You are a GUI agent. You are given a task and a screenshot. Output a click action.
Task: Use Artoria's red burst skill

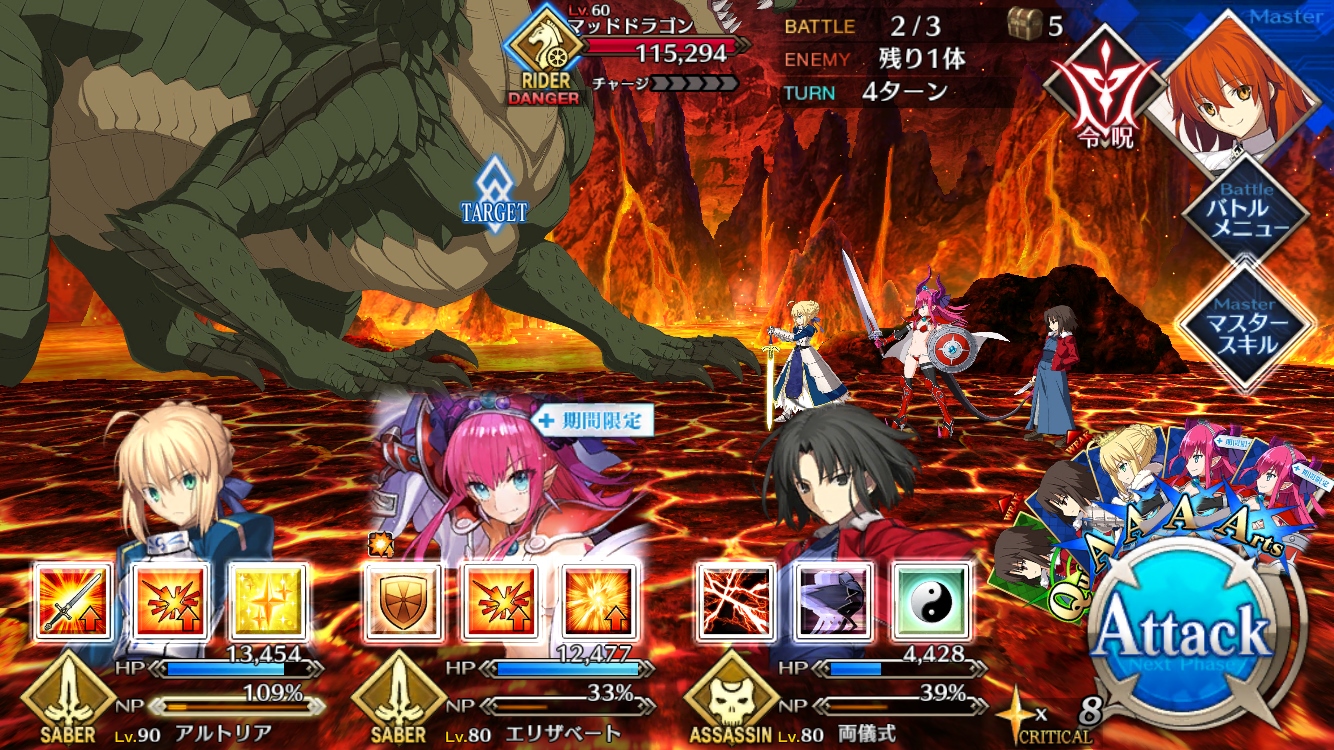click(170, 601)
